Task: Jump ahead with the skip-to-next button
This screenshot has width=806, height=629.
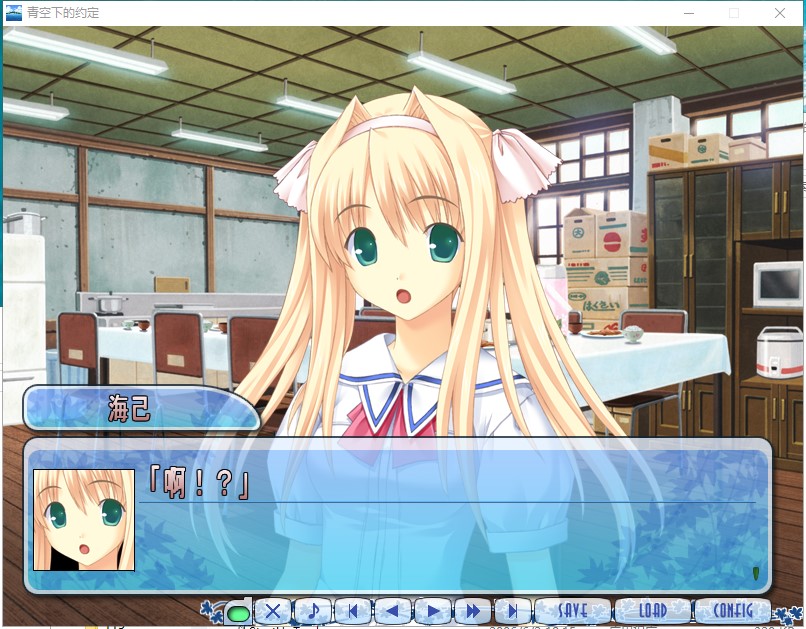Action: 512,610
